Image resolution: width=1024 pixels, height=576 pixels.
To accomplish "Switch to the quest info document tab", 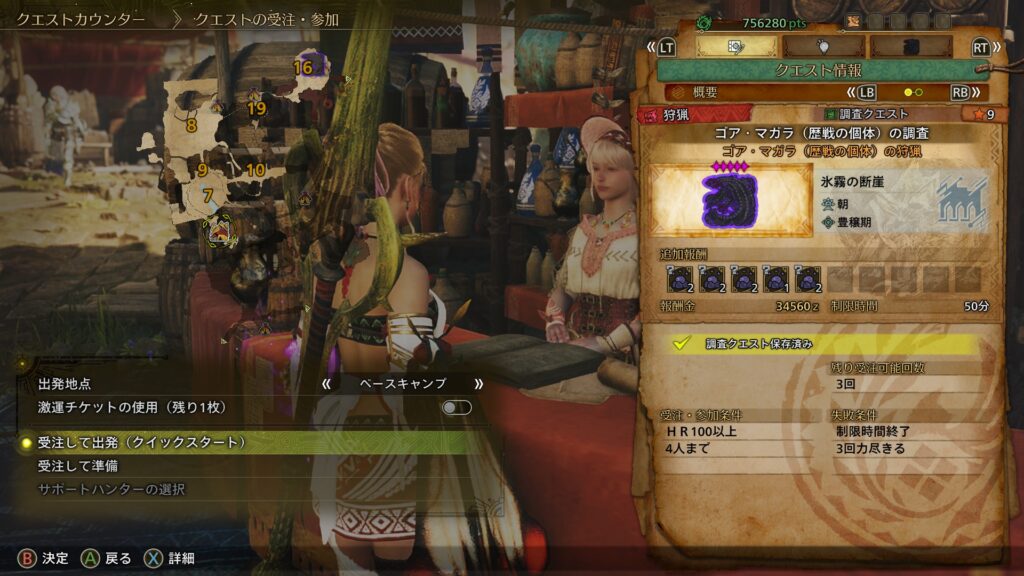I will [735, 46].
